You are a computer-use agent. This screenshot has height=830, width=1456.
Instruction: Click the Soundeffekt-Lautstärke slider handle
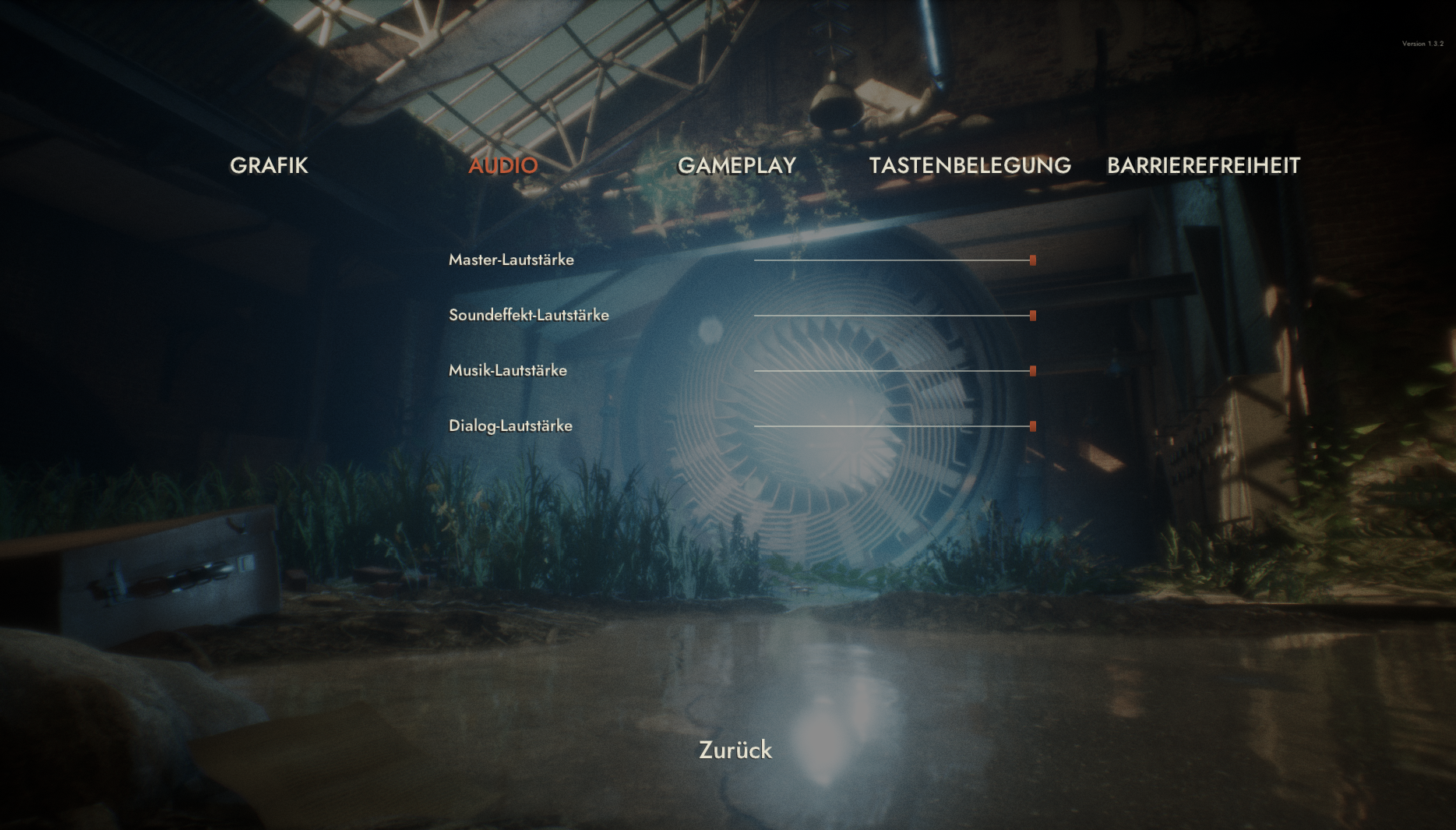(1032, 315)
